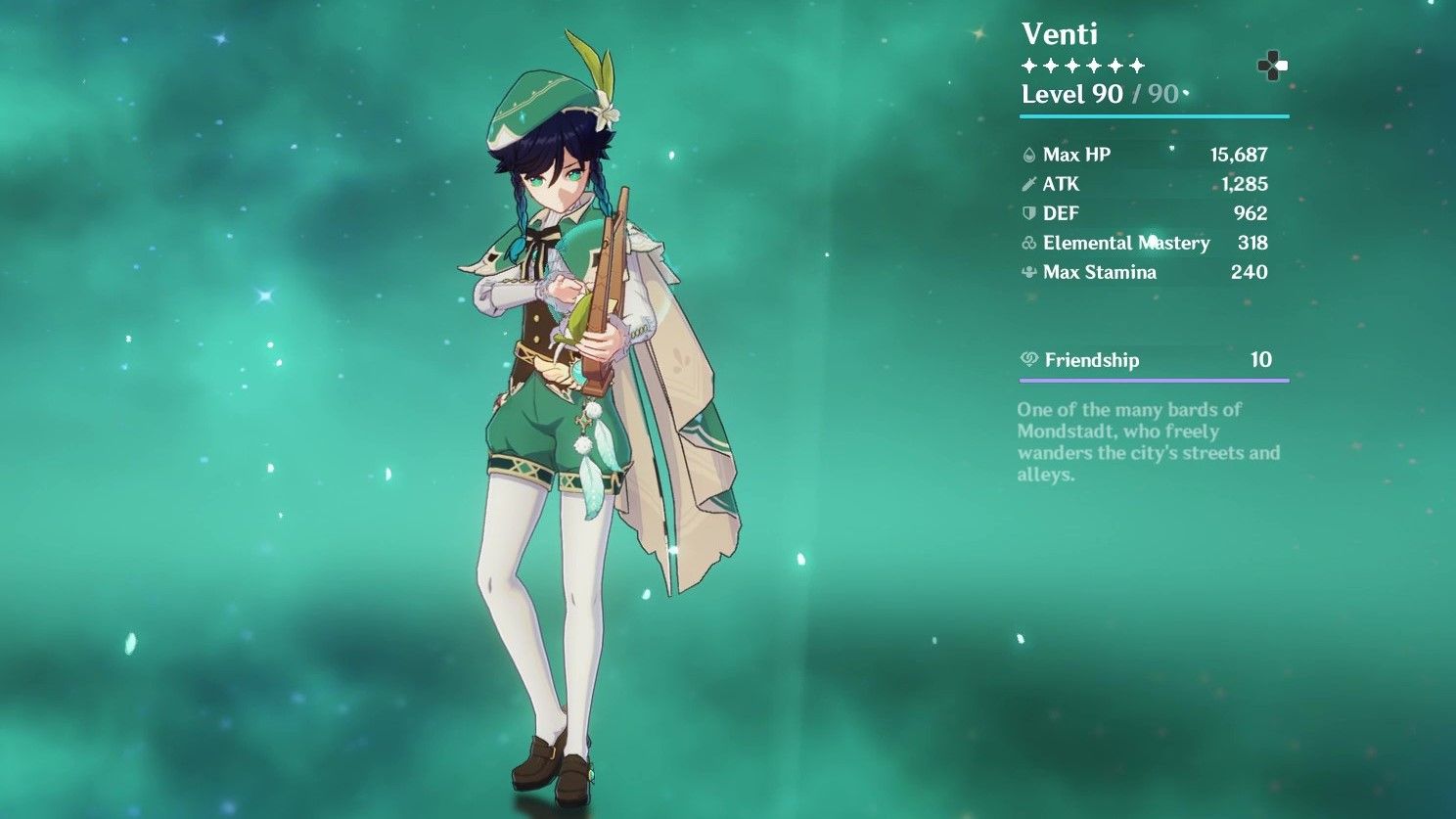
Task: Click the ATK sword icon
Action: point(1028,183)
